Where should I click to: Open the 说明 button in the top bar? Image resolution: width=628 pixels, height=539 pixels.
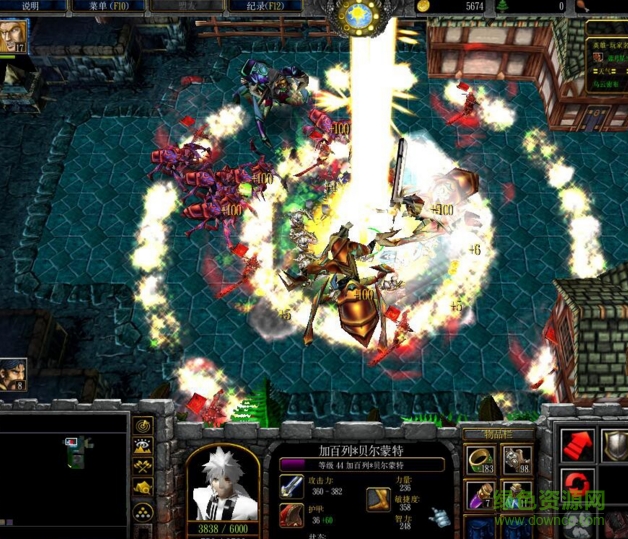30,6
